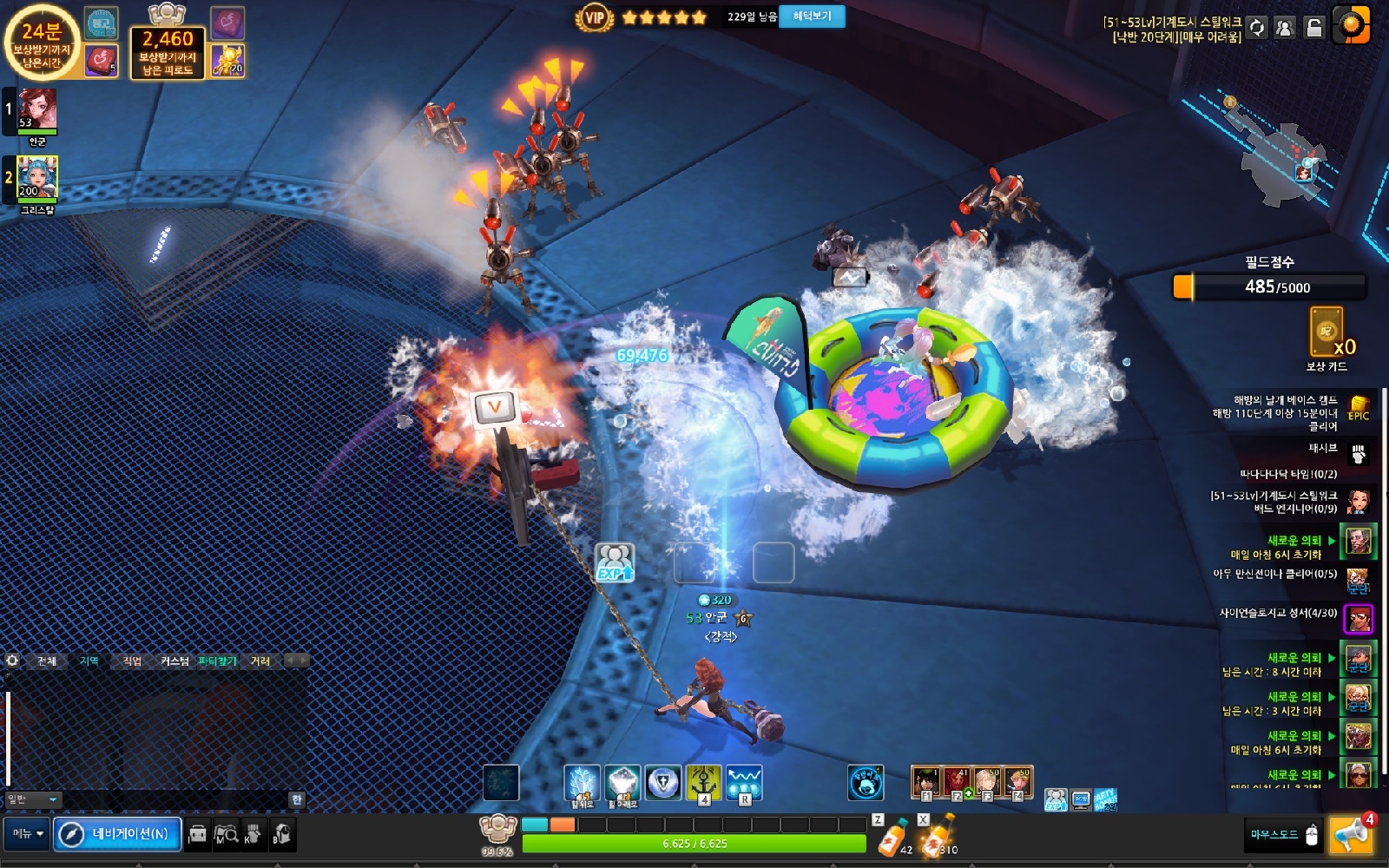Open the megaphone notifications button

(1351, 835)
